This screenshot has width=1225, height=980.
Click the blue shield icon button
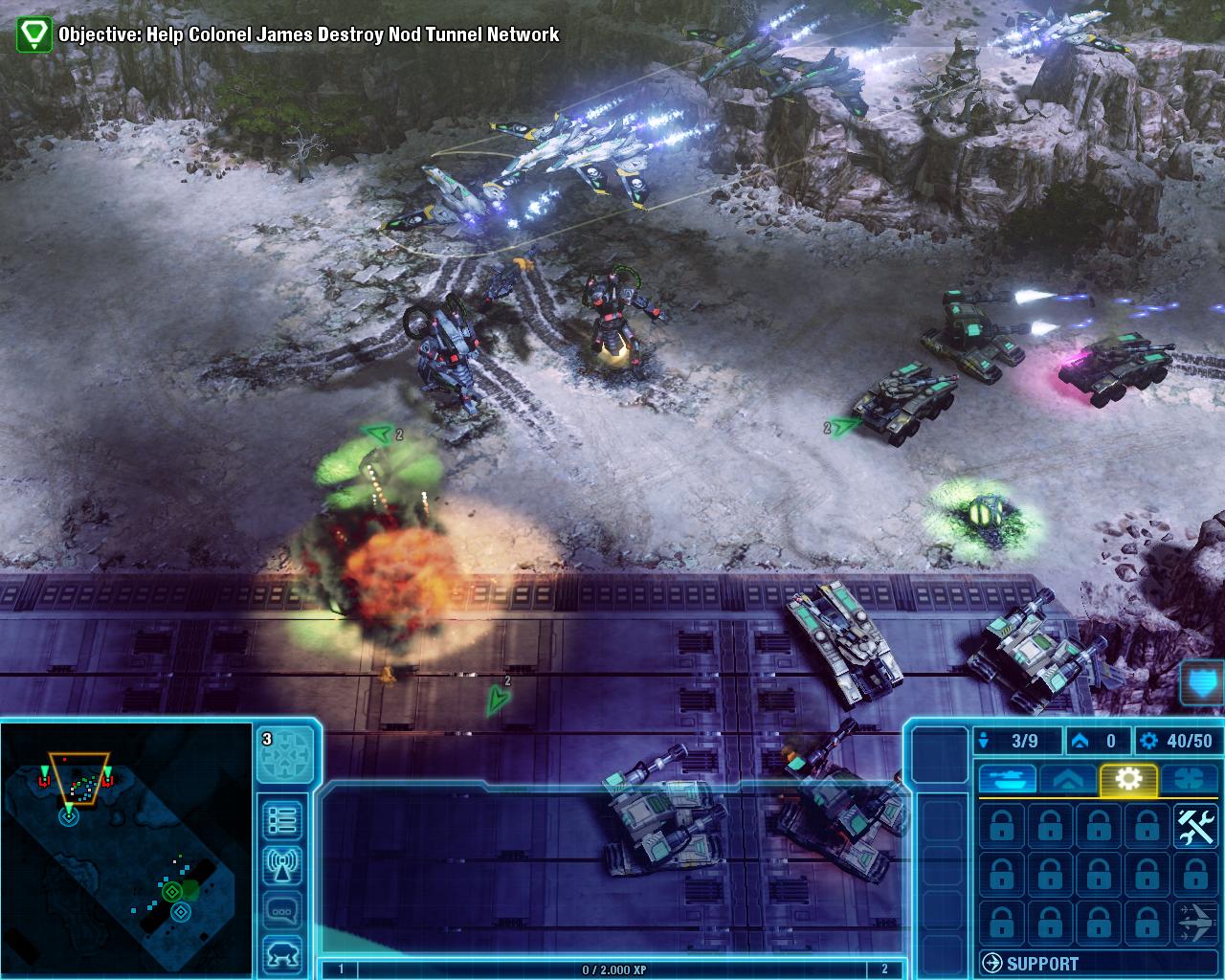click(x=1204, y=682)
